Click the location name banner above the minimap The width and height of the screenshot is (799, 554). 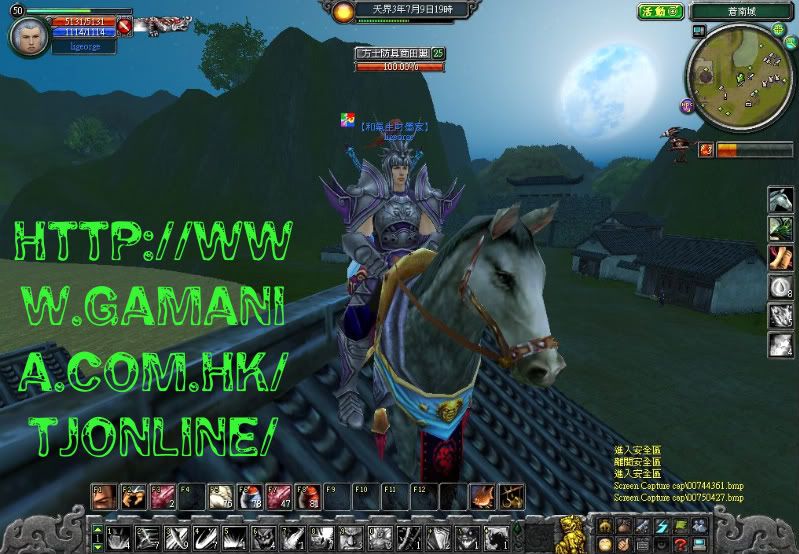(x=740, y=11)
